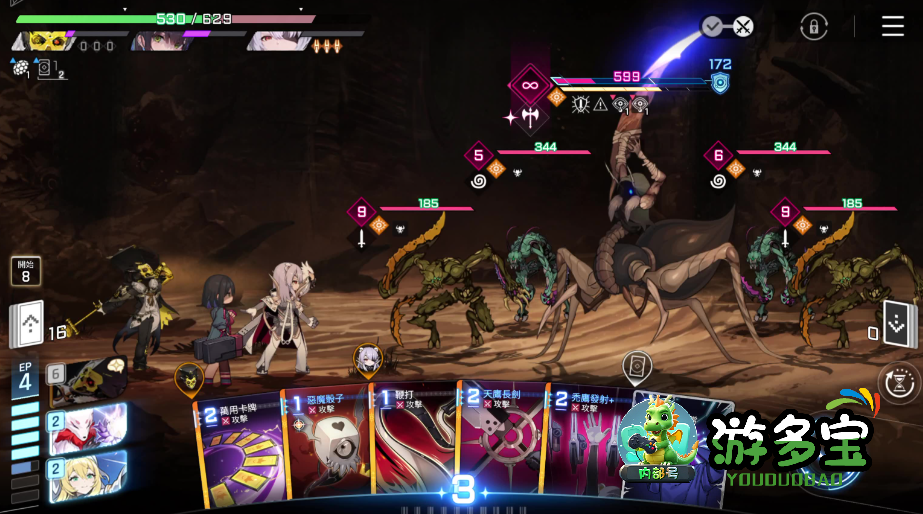The image size is (923, 514).
Task: Select the white fox character skill portrait
Action: pos(90,427)
